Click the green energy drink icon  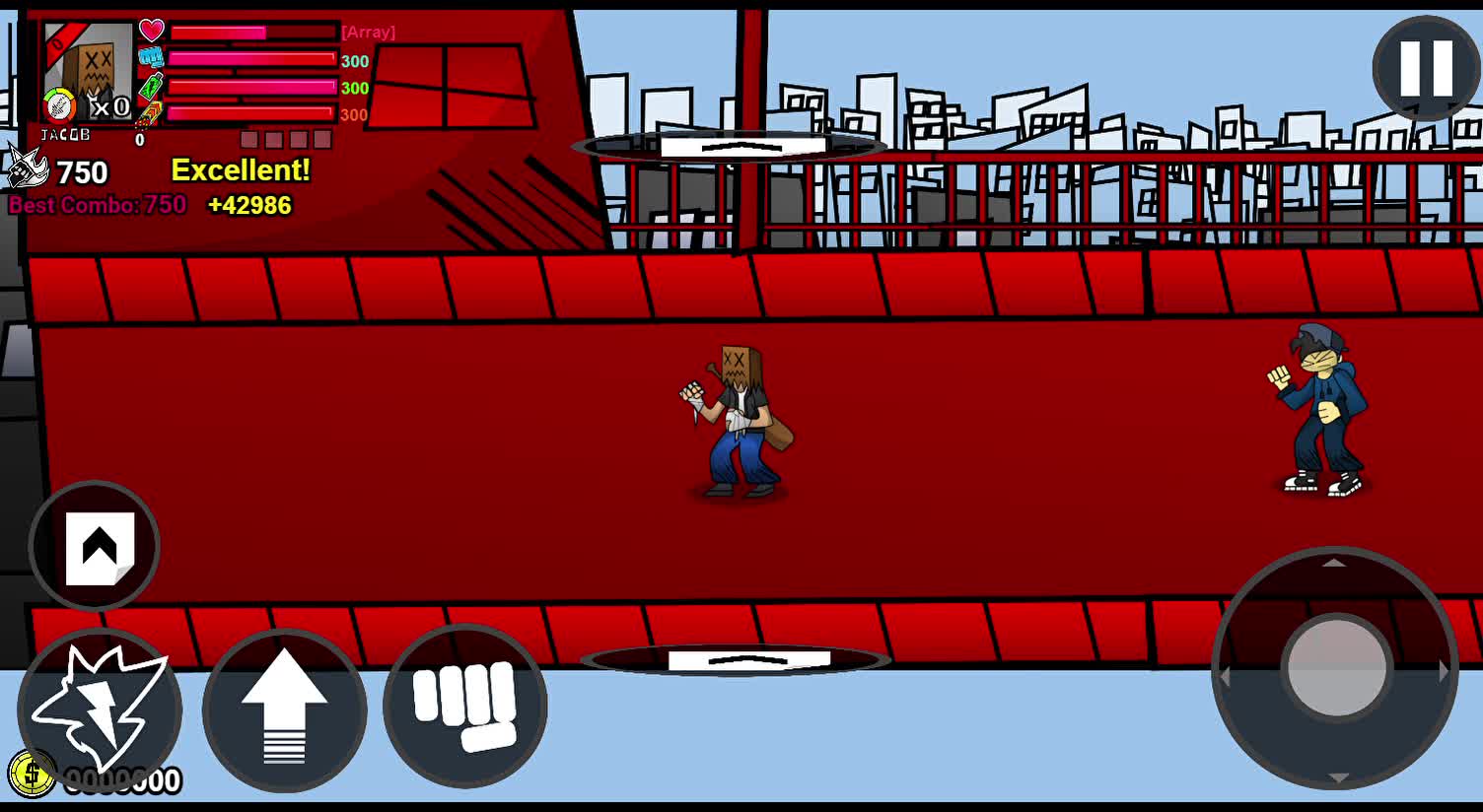149,88
